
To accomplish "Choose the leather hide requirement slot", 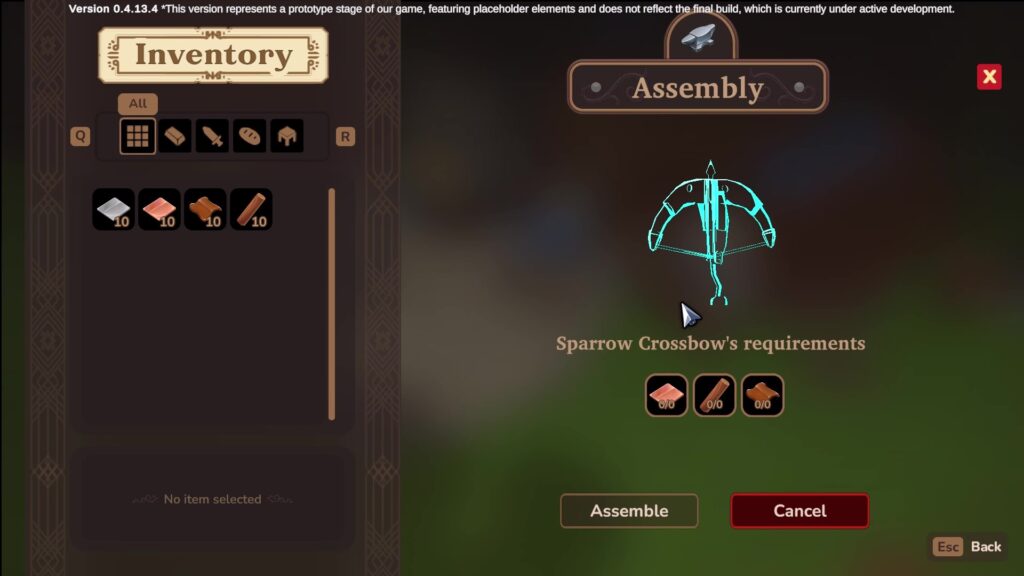I will 762,395.
